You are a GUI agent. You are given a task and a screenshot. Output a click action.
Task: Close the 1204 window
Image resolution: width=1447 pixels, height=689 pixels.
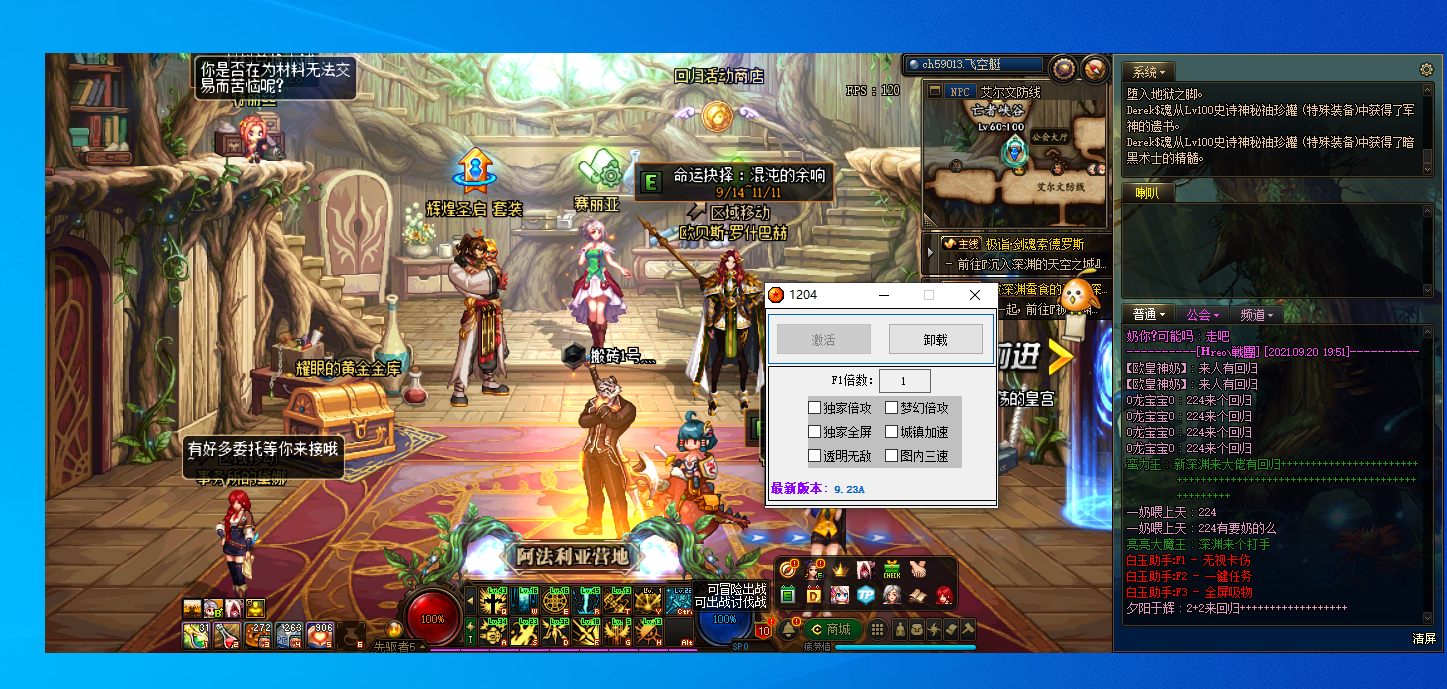pyautogui.click(x=975, y=295)
